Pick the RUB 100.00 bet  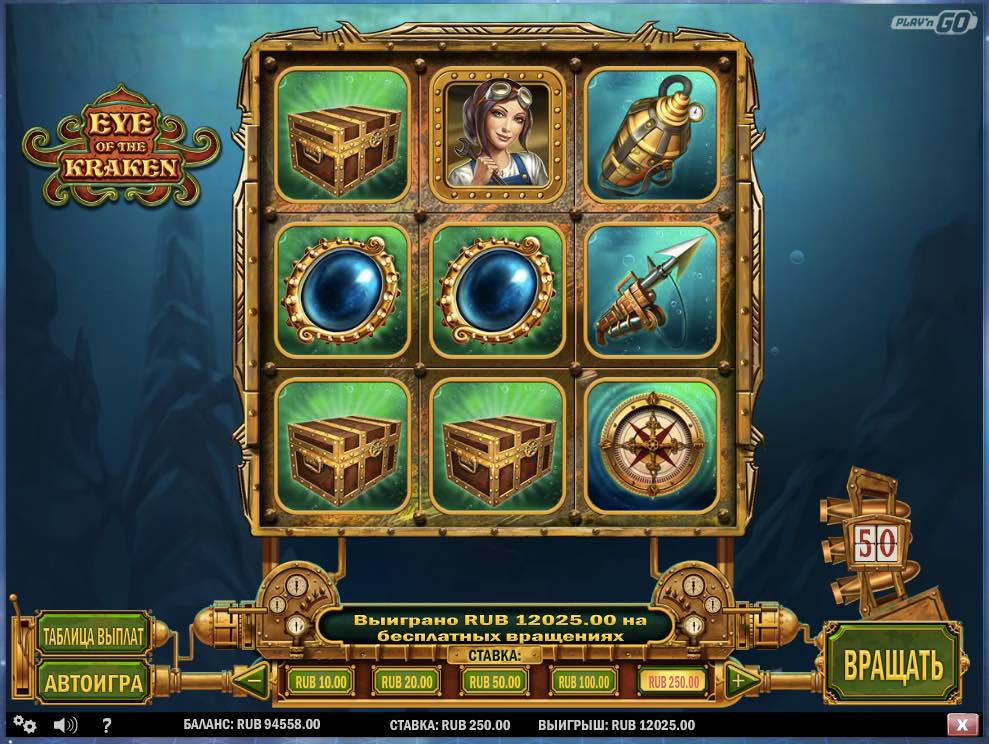coord(584,682)
